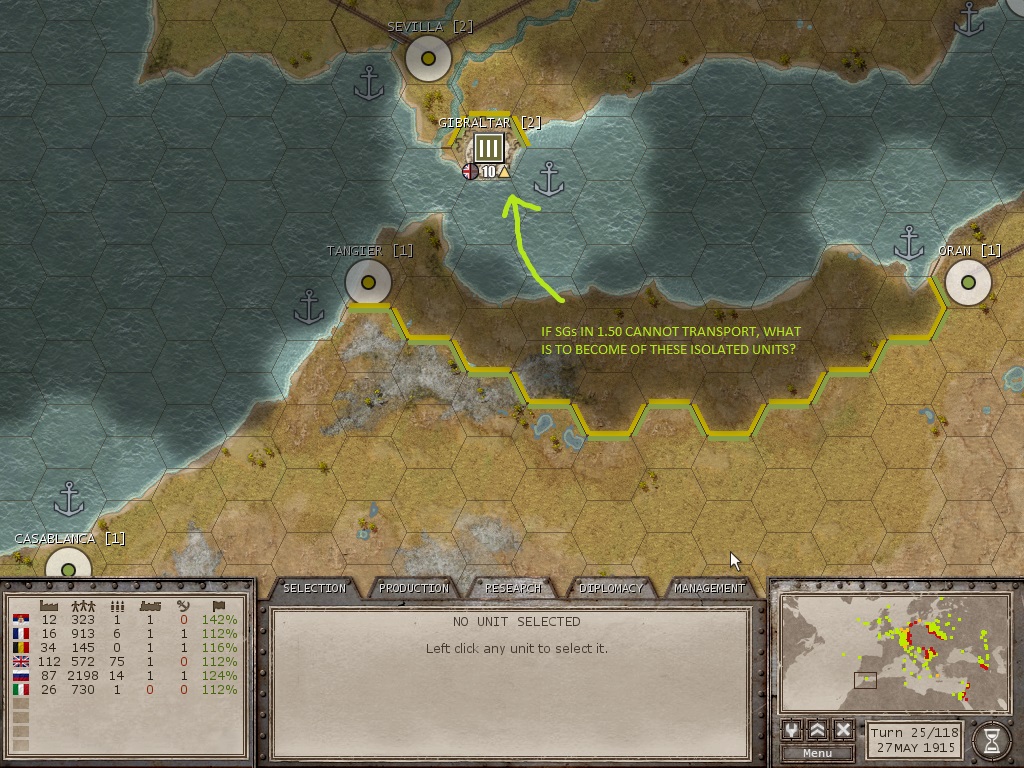The width and height of the screenshot is (1024, 768).
Task: Click the double-chevron button beside the wrench
Action: pos(818,730)
